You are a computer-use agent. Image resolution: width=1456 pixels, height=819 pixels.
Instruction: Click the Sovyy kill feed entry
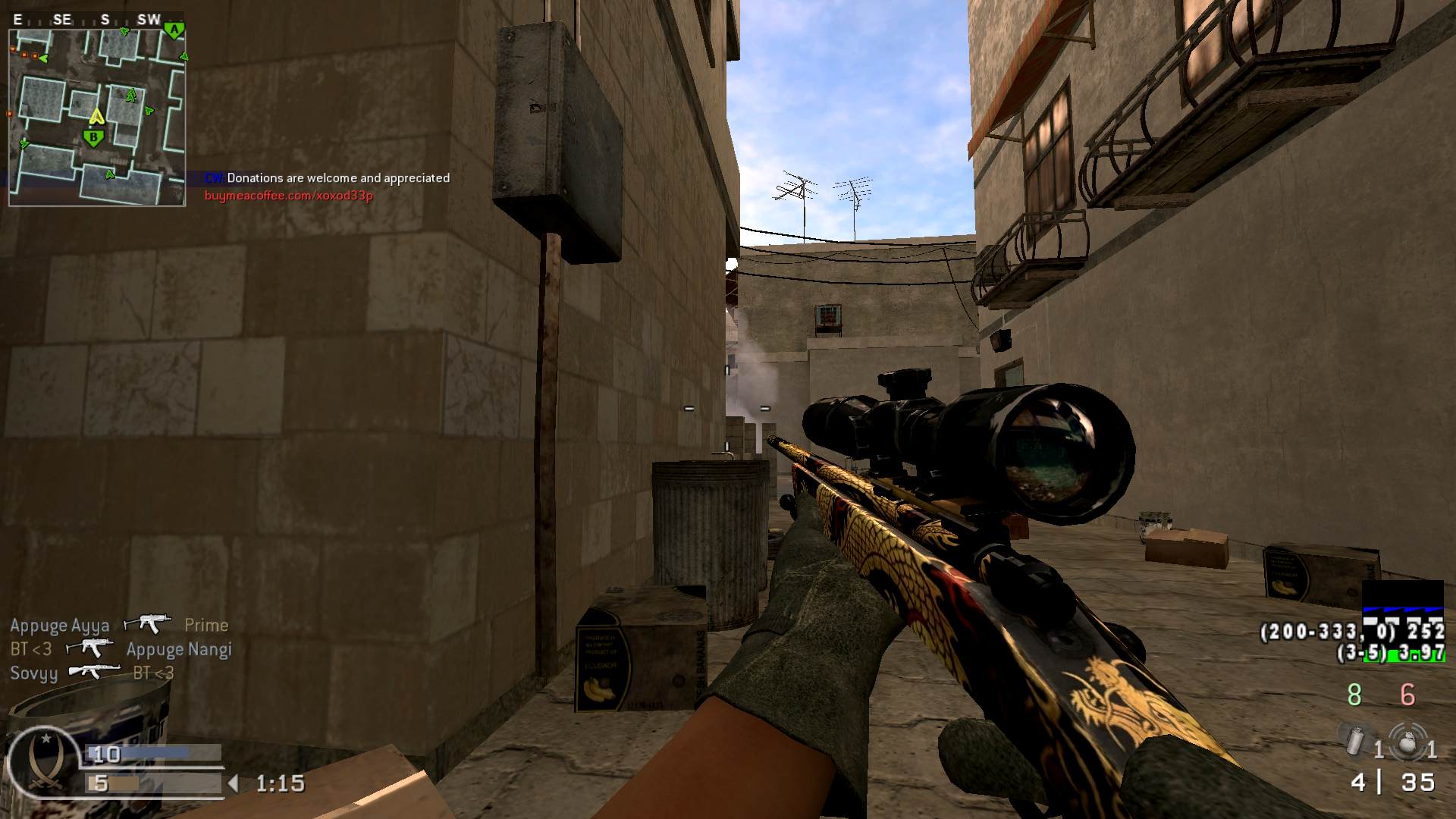pos(92,673)
